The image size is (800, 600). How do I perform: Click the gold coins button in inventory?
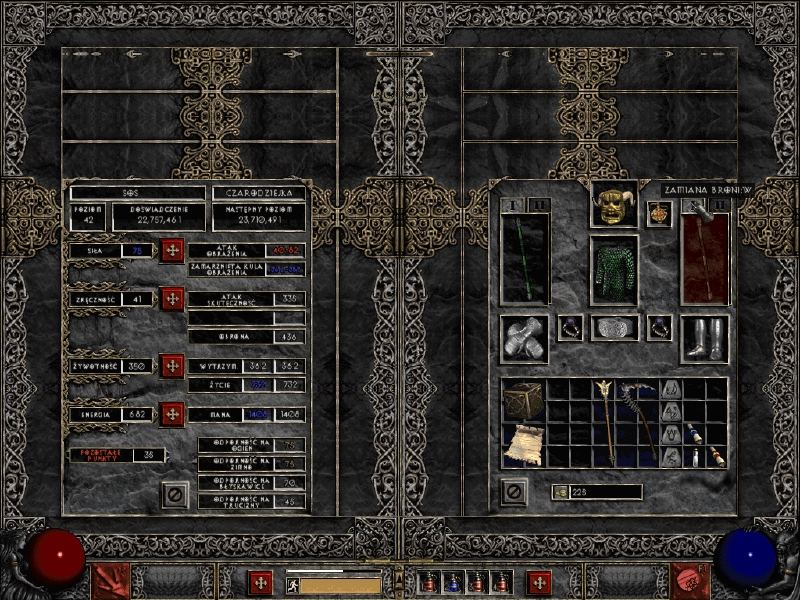tap(560, 492)
